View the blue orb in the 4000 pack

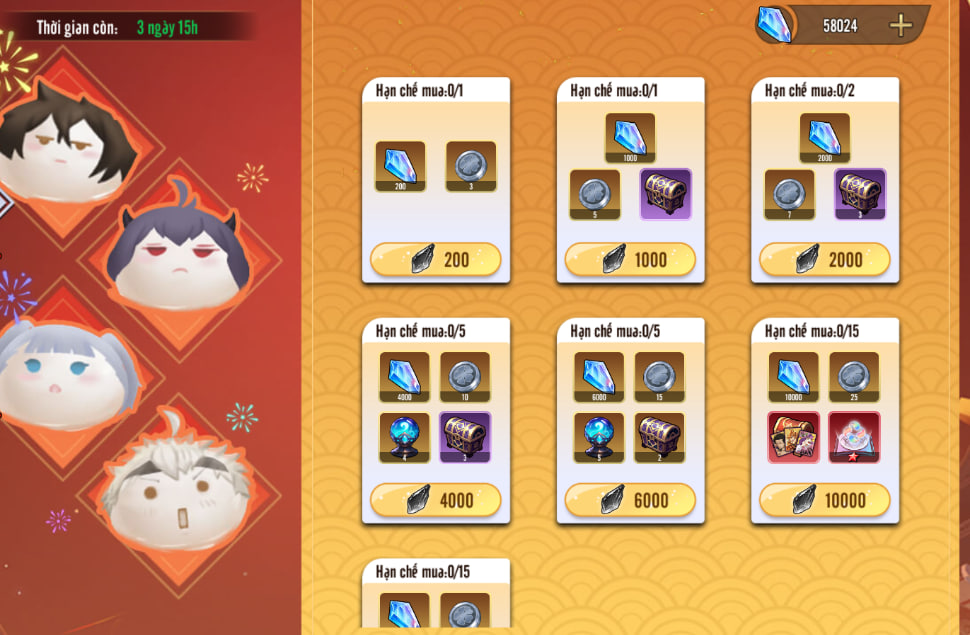point(404,437)
